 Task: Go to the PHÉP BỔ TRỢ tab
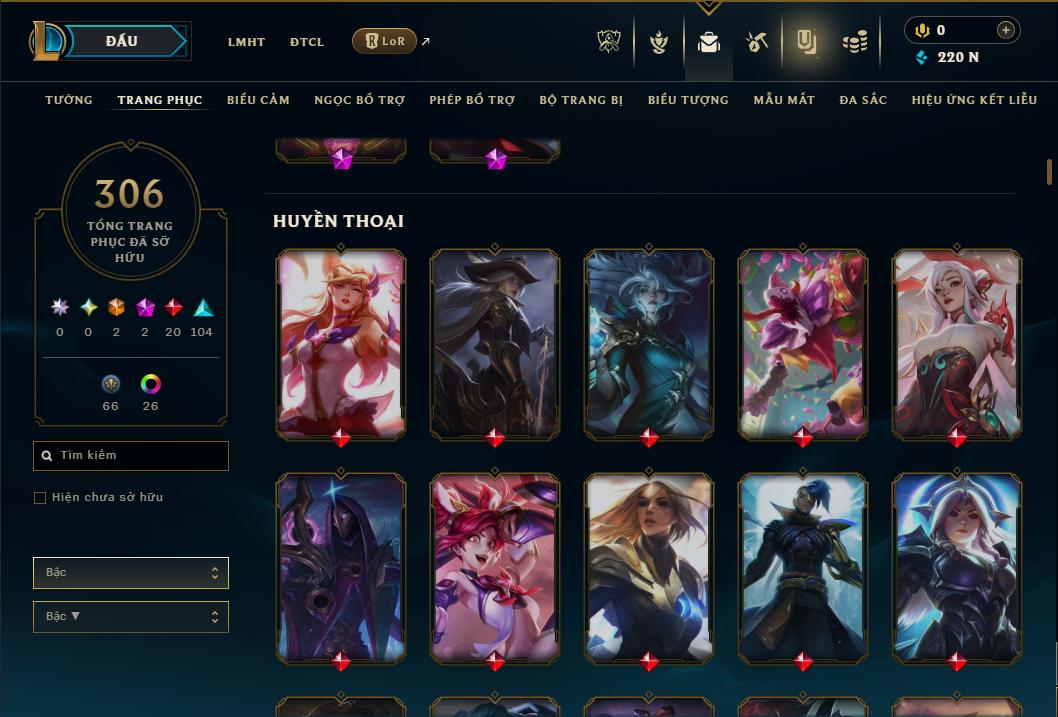pos(472,100)
